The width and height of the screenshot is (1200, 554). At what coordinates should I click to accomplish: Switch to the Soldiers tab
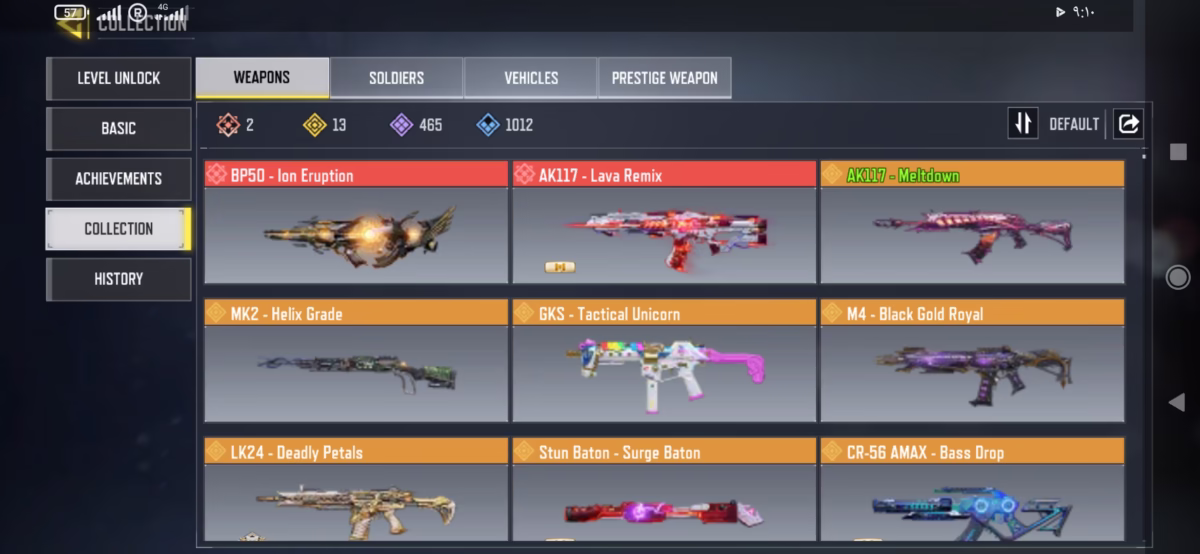click(396, 78)
